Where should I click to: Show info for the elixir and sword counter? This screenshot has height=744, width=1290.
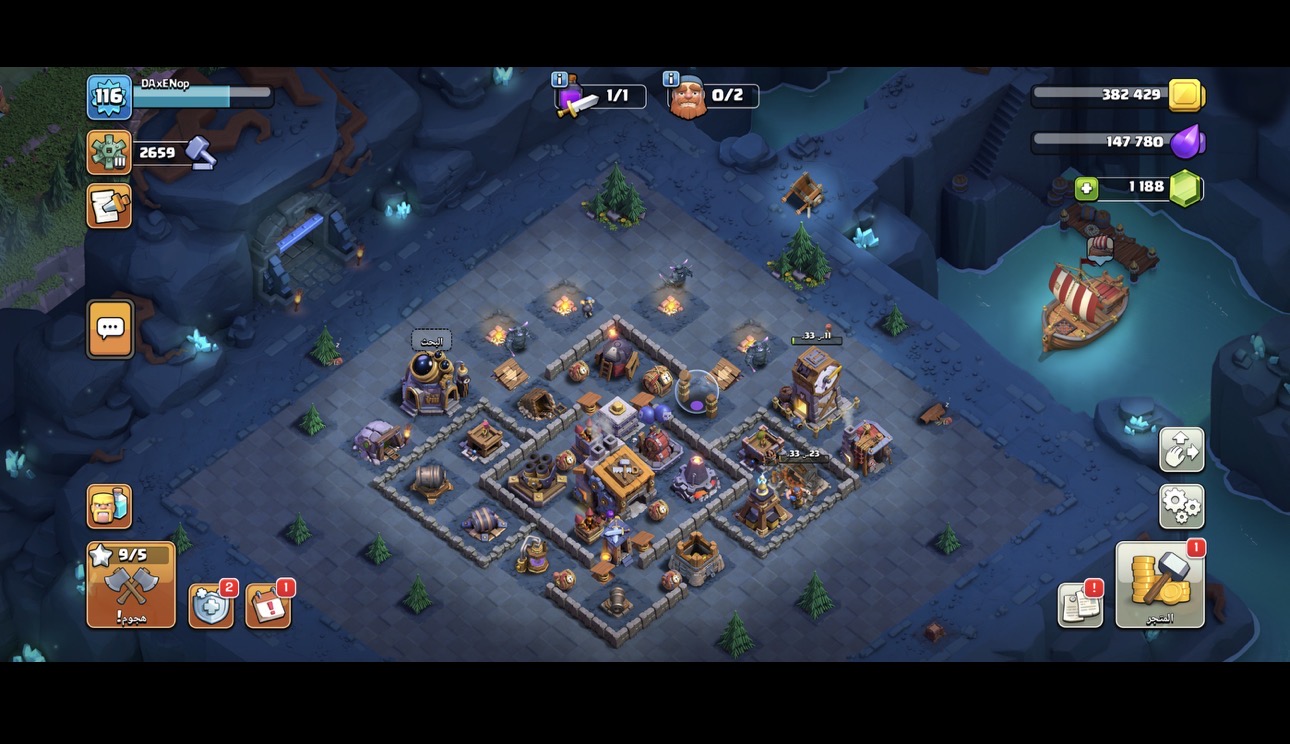click(x=560, y=79)
